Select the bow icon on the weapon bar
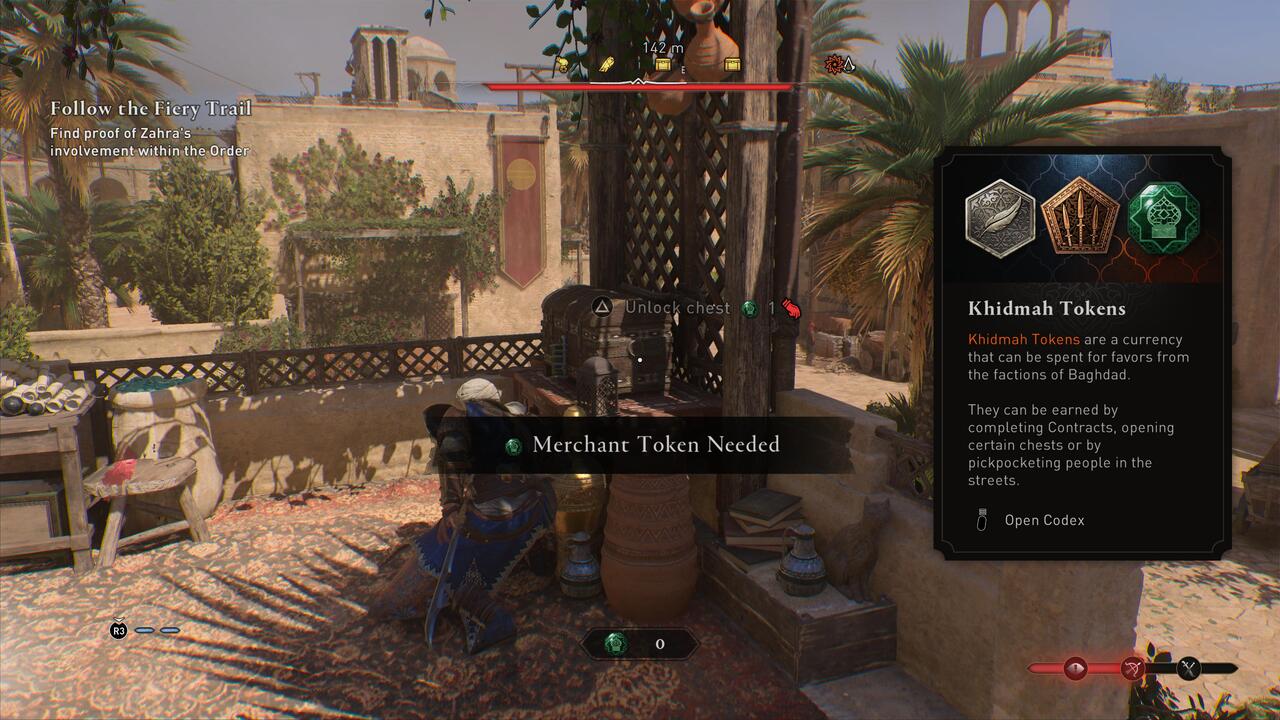 1133,668
